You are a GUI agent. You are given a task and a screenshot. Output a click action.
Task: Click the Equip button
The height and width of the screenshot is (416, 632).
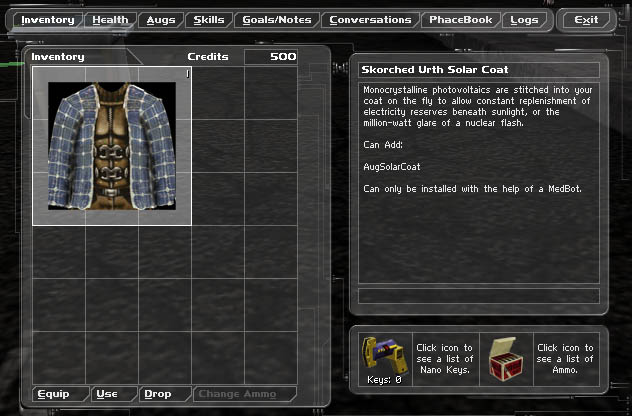tap(53, 394)
